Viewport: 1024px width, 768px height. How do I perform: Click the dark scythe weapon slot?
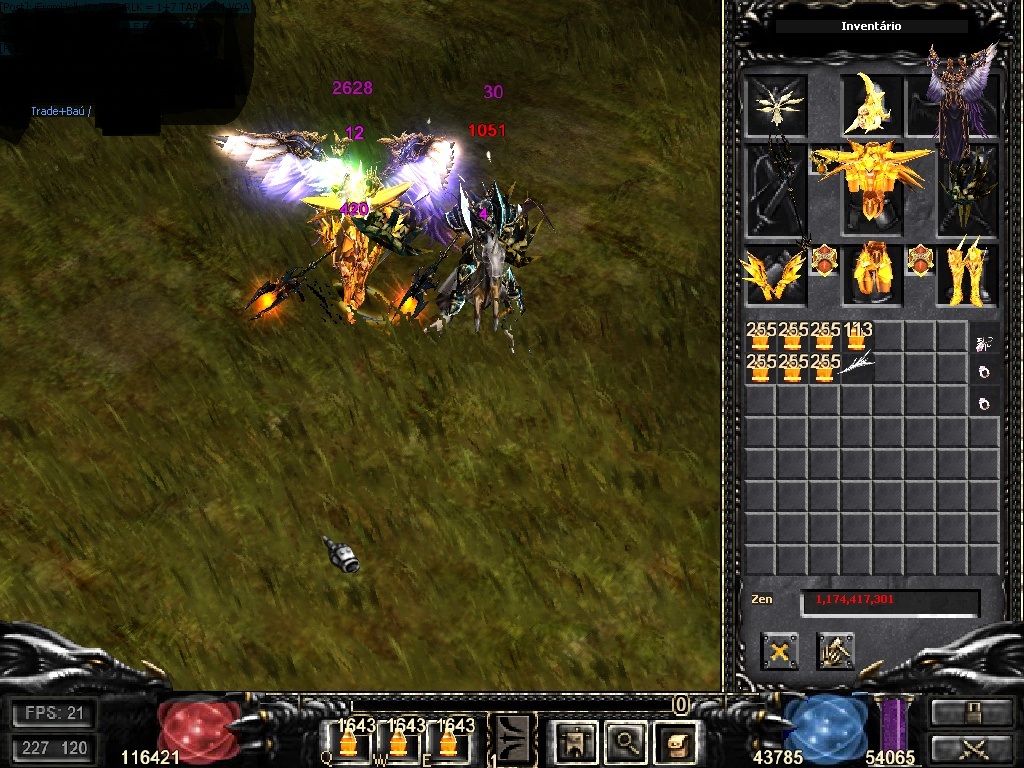[775, 190]
